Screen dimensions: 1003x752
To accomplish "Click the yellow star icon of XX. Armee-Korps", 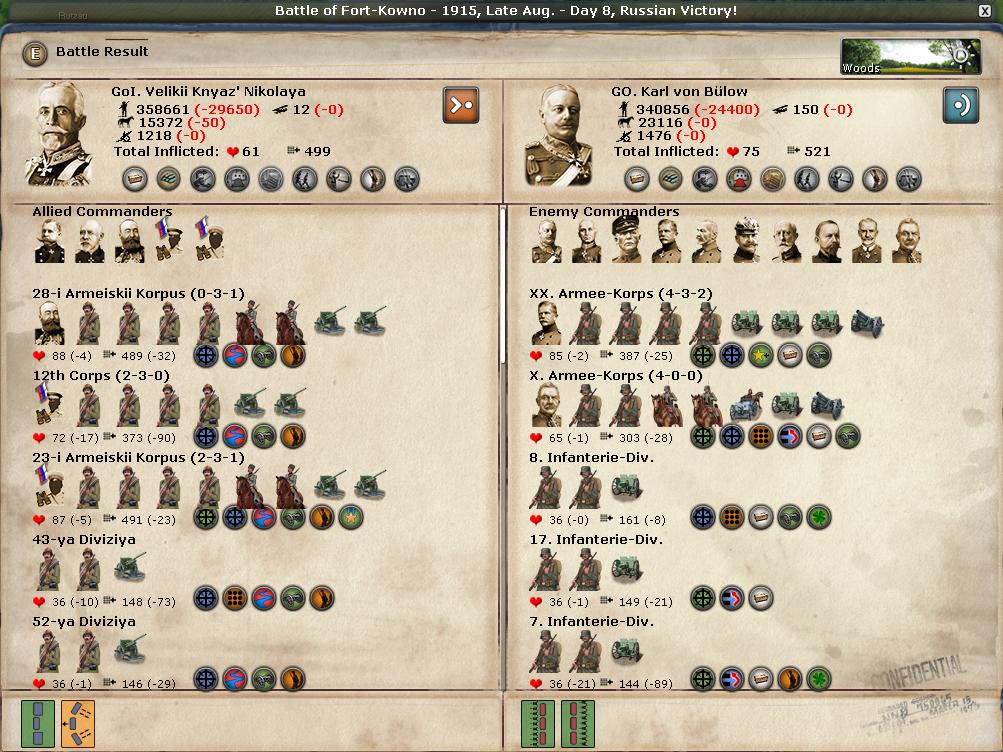I will 761,353.
